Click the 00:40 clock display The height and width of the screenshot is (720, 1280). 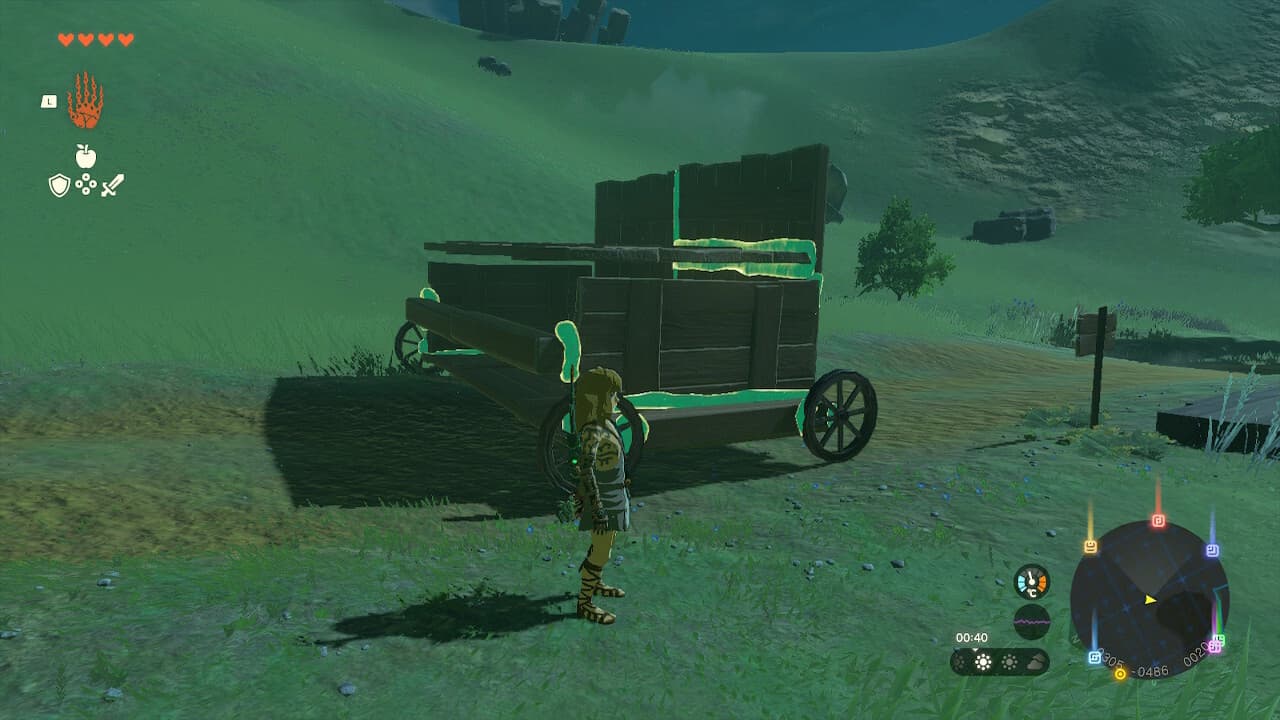click(x=971, y=637)
